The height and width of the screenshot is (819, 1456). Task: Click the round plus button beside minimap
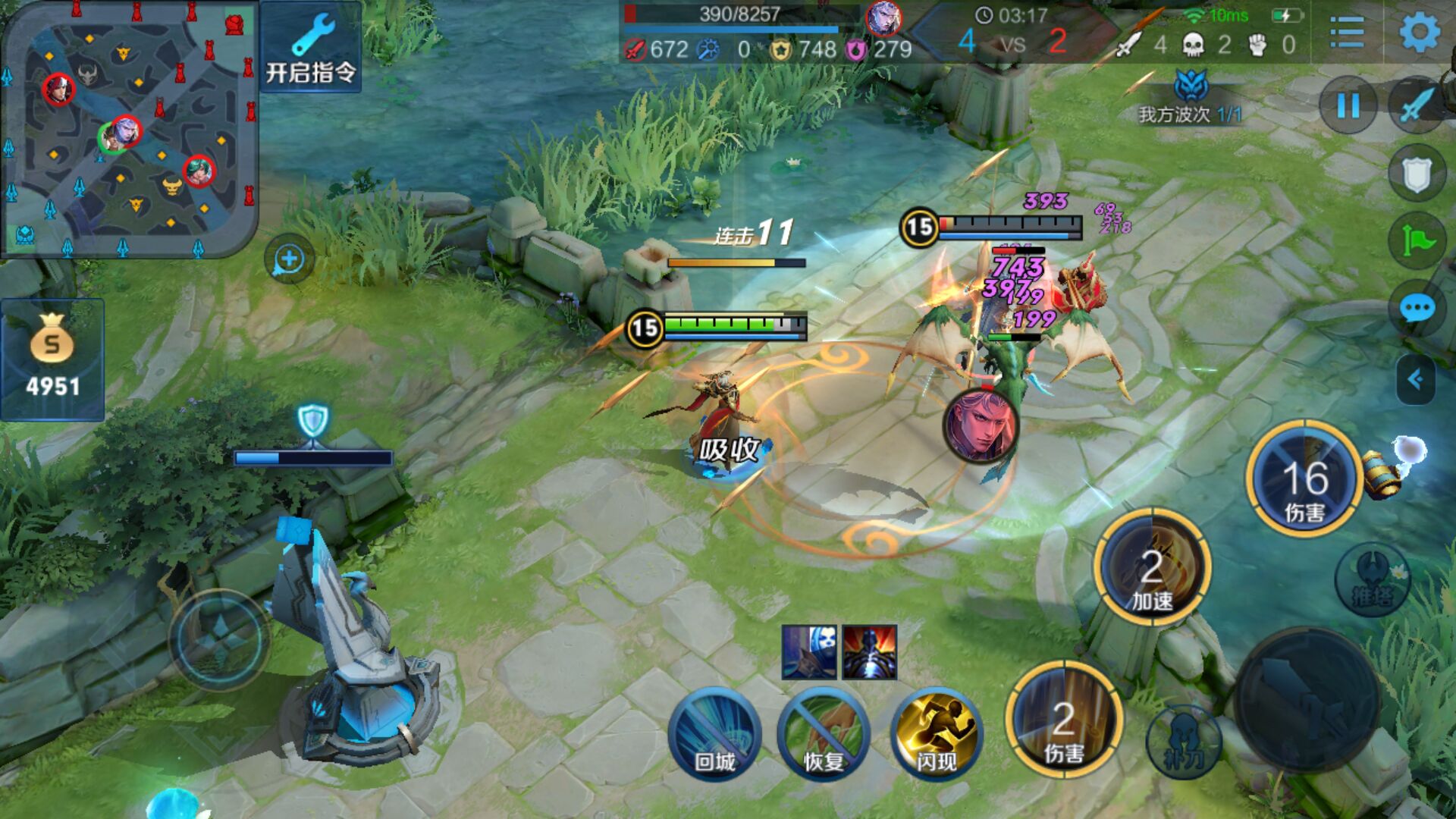[x=289, y=259]
